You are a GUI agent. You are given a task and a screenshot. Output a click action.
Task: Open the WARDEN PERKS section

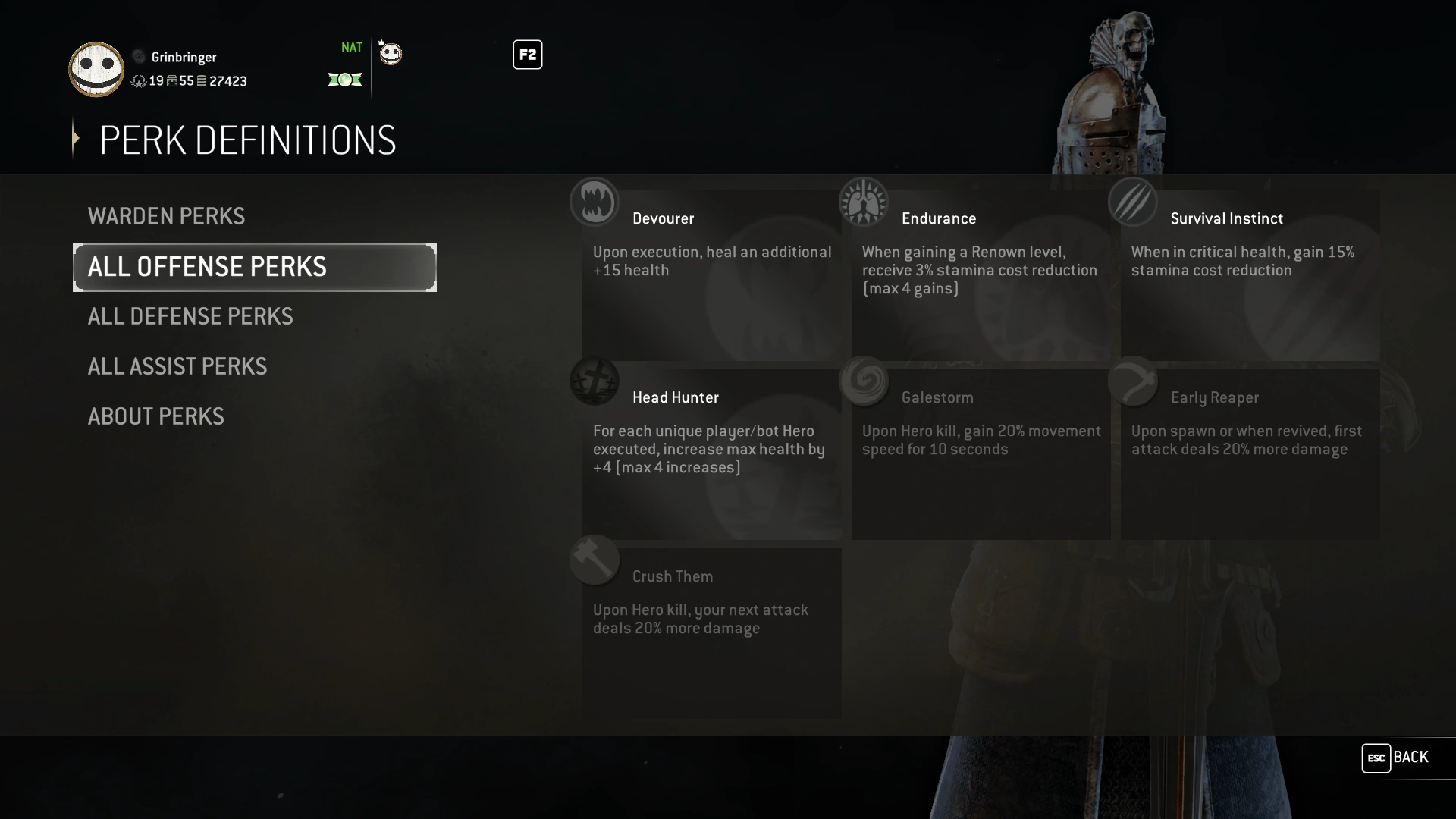point(167,216)
